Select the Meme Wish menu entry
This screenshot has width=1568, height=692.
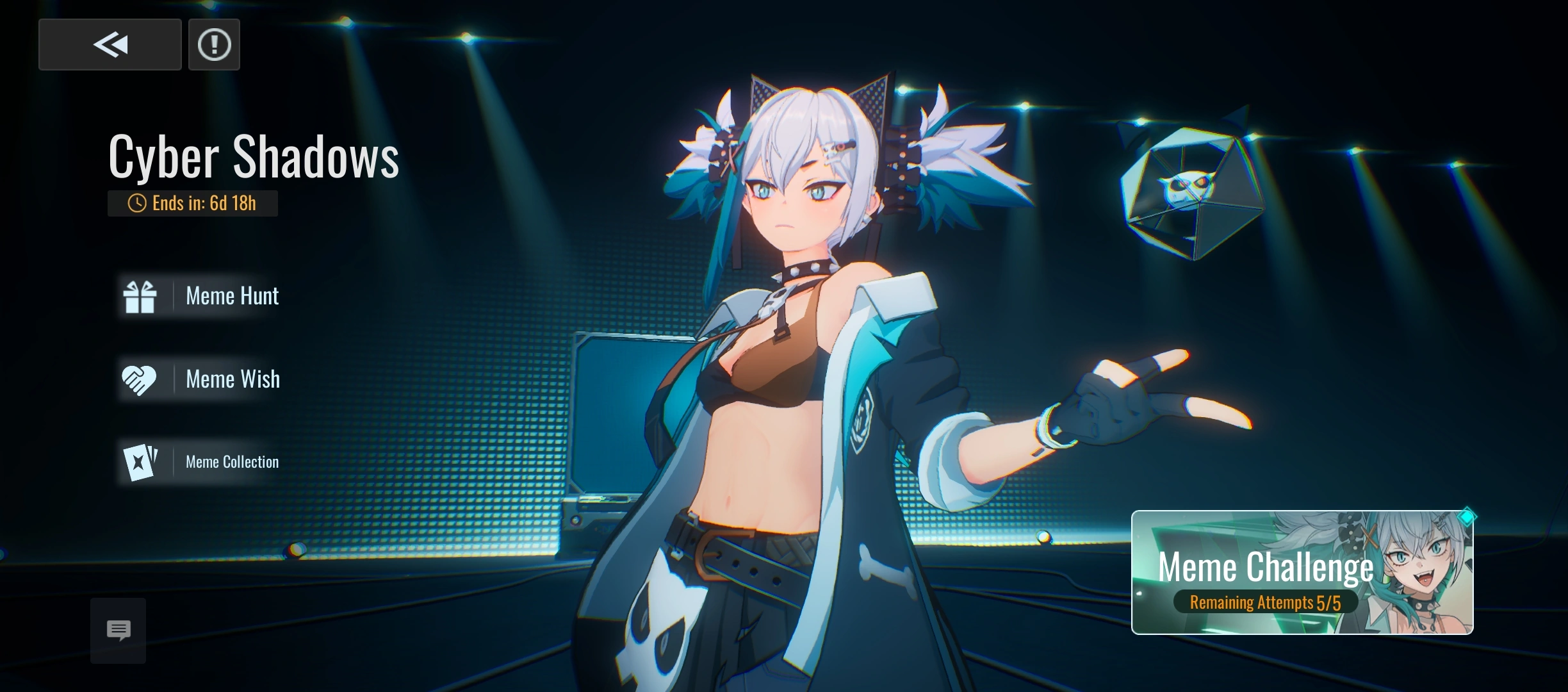tap(233, 379)
